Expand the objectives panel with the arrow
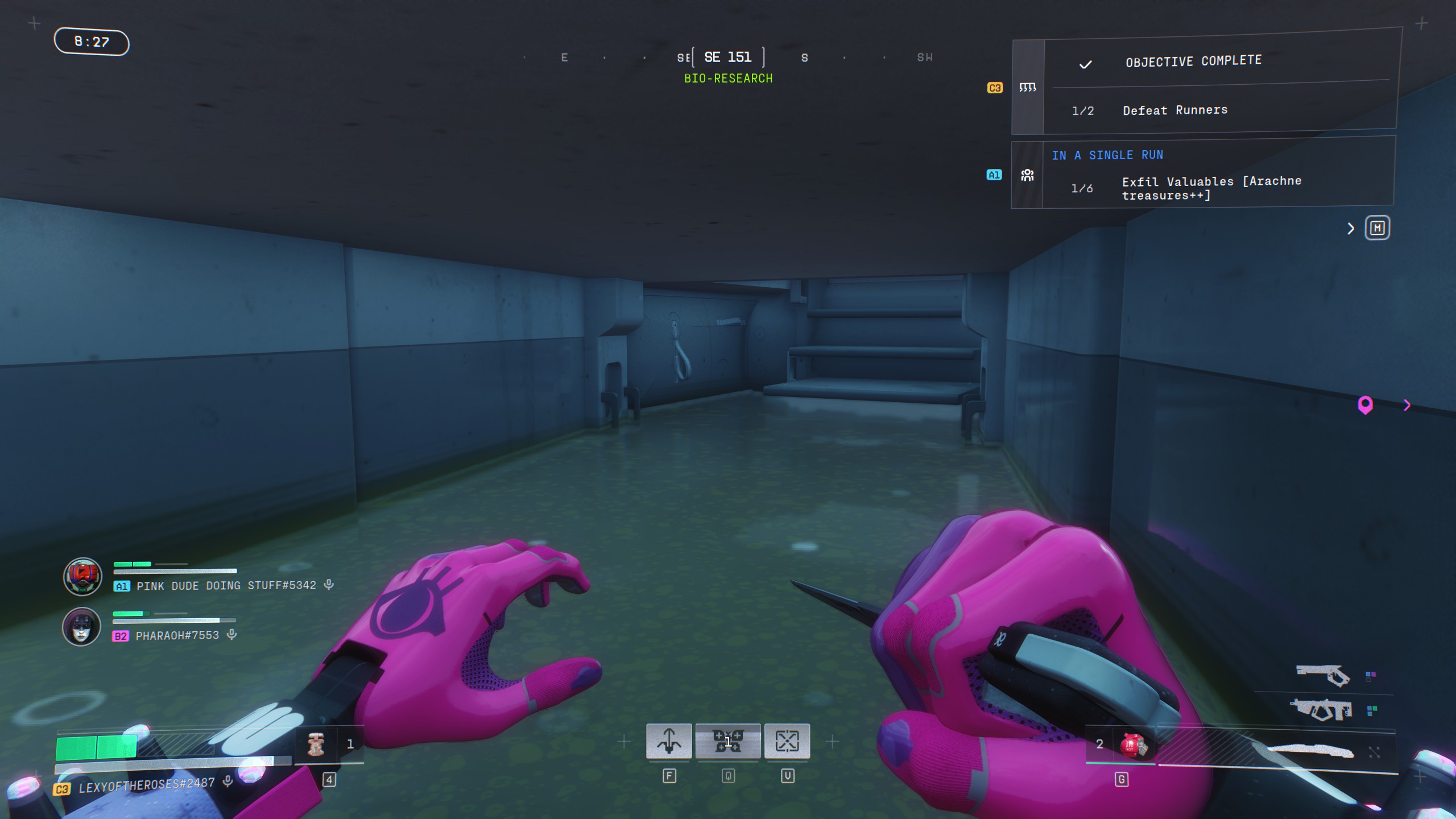The height and width of the screenshot is (819, 1456). (x=1351, y=229)
